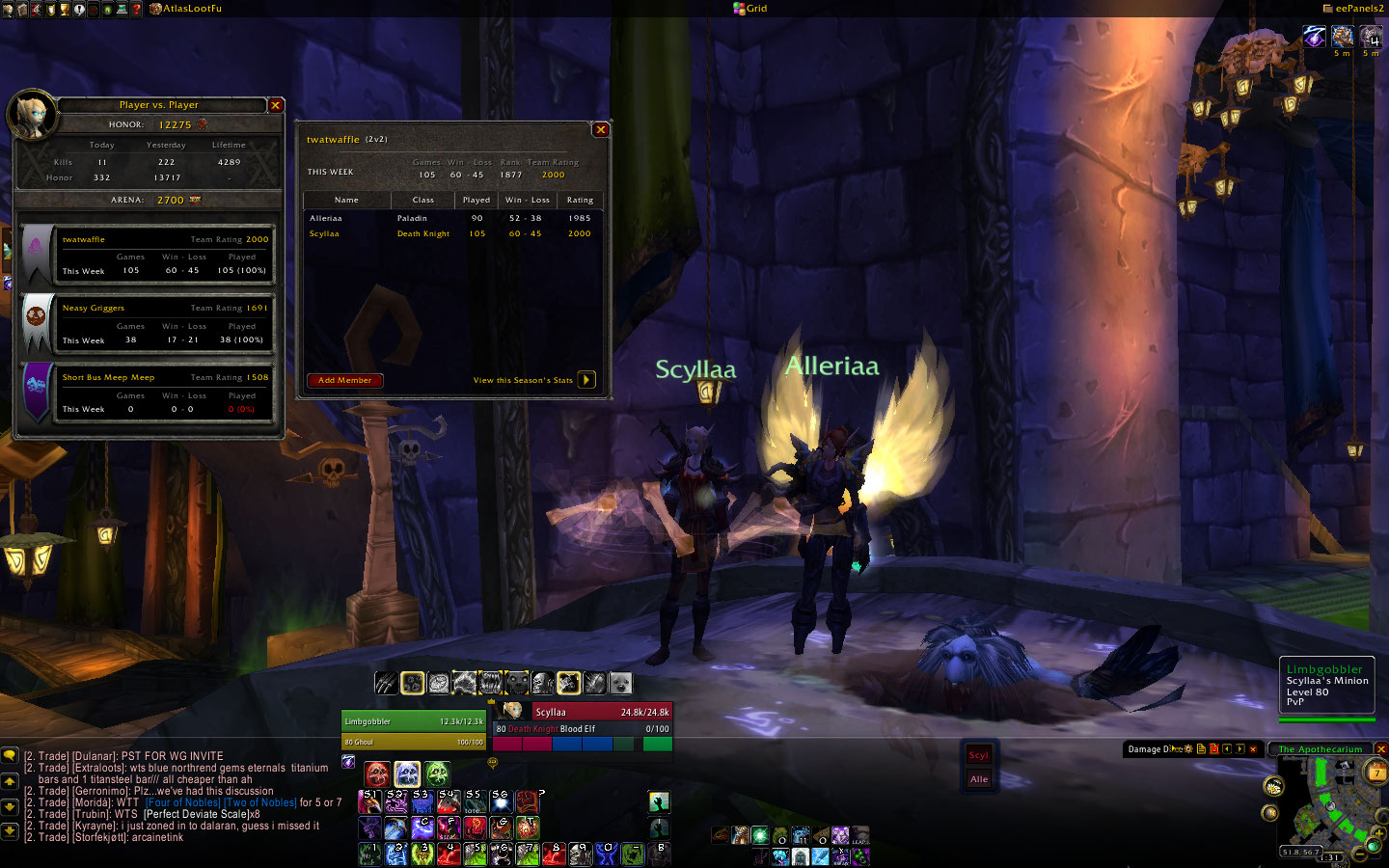Image resolution: width=1389 pixels, height=868 pixels.
Task: Sort roster by the Class column
Action: click(422, 200)
